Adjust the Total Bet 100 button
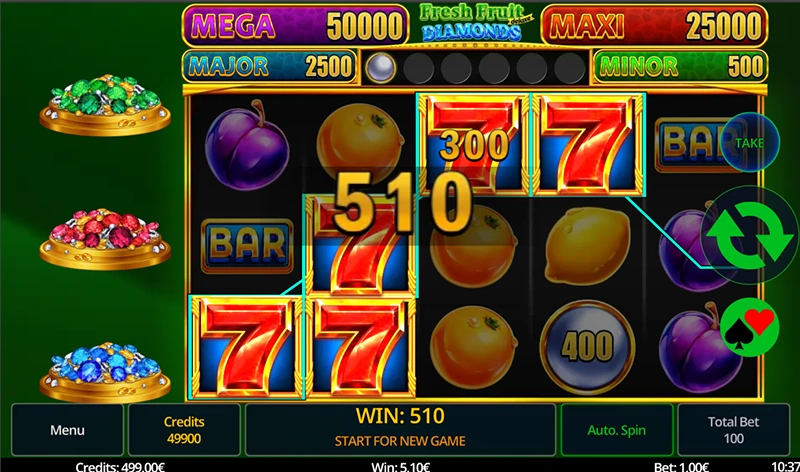This screenshot has height=472, width=800. (x=732, y=430)
